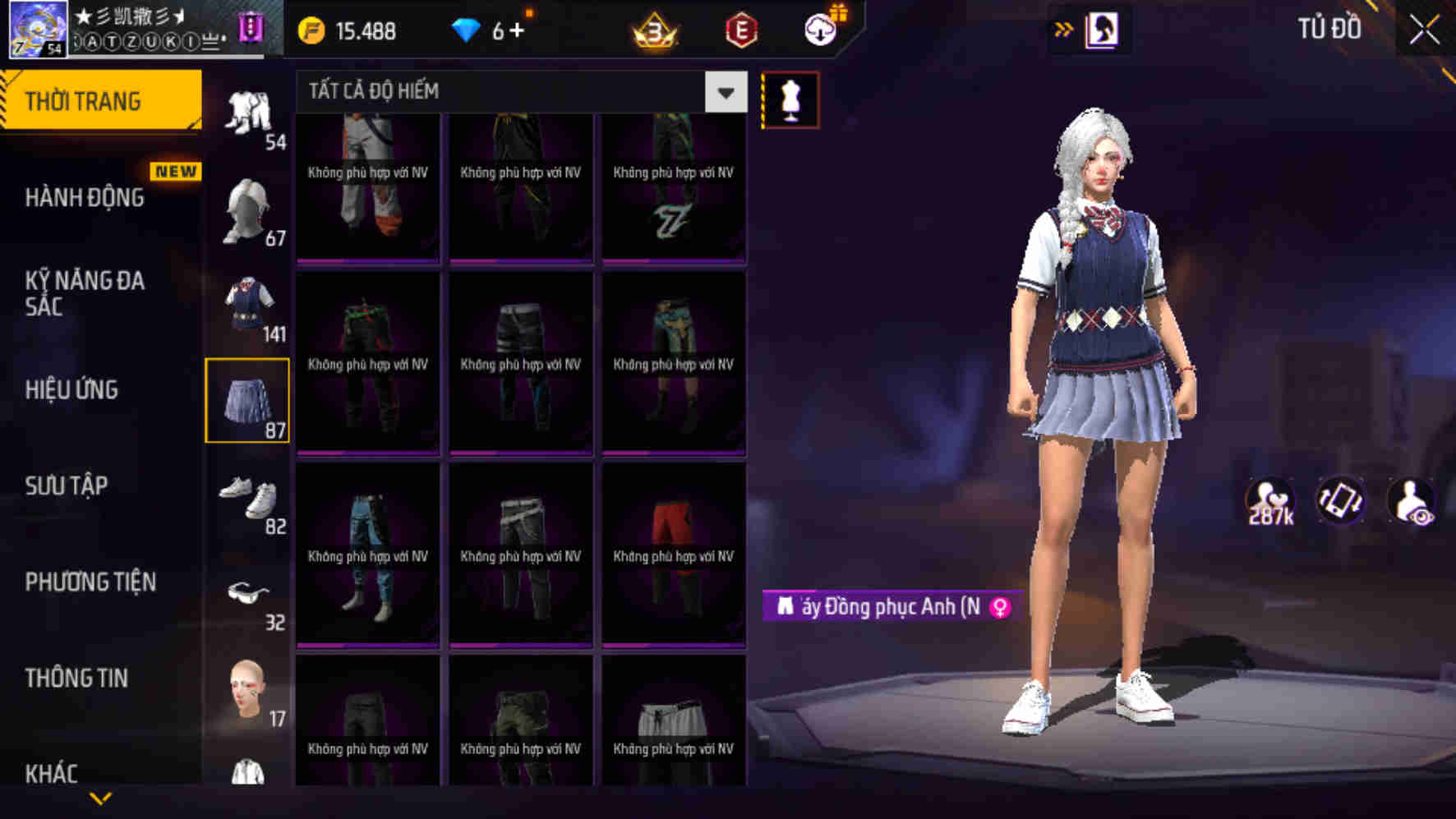This screenshot has height=819, width=1456.
Task: Toggle the wardrobe panel with the double chevron
Action: pos(1065,27)
